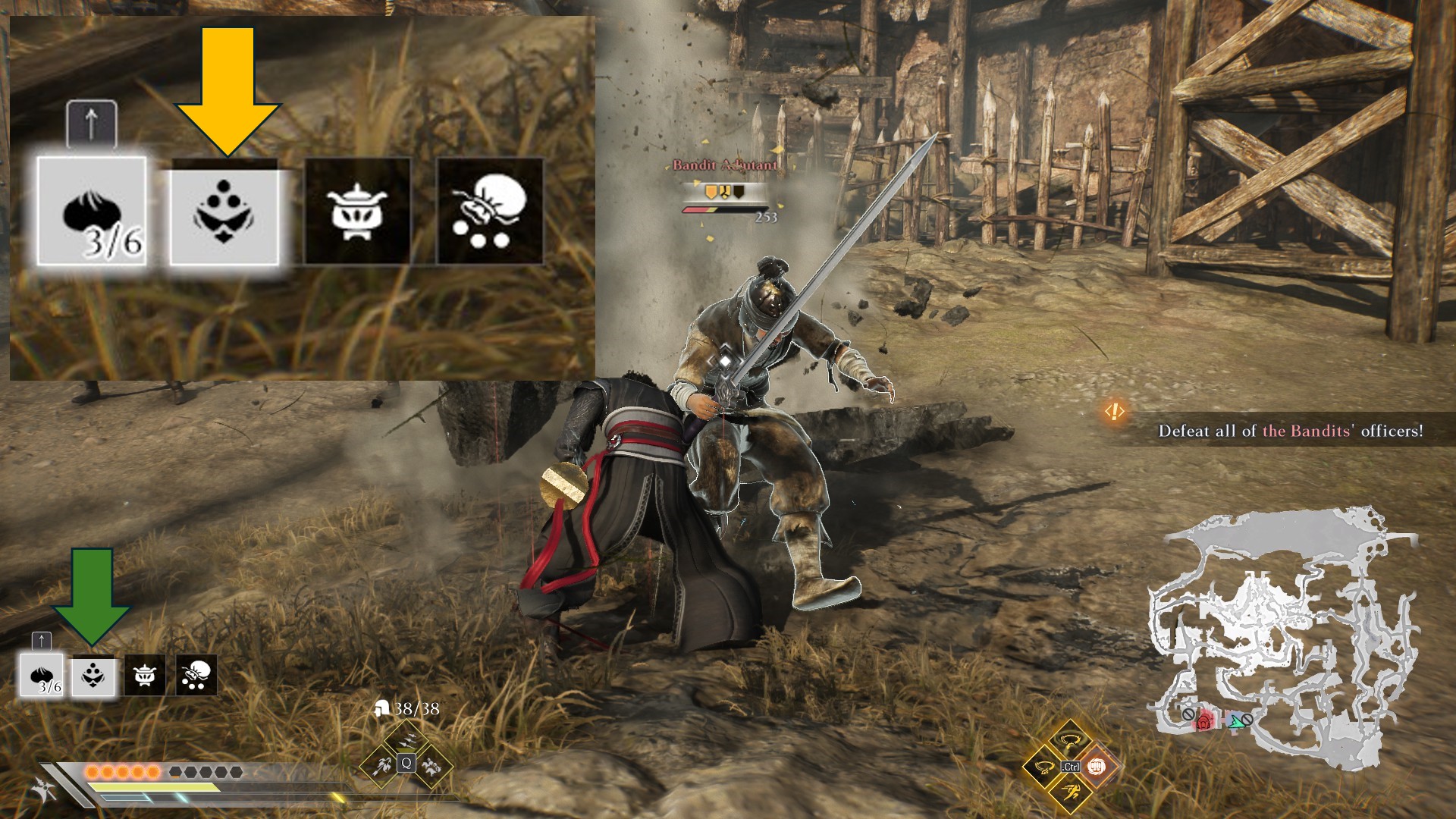
Task: Select the green player arrow on the minimap
Action: pyautogui.click(x=1237, y=720)
